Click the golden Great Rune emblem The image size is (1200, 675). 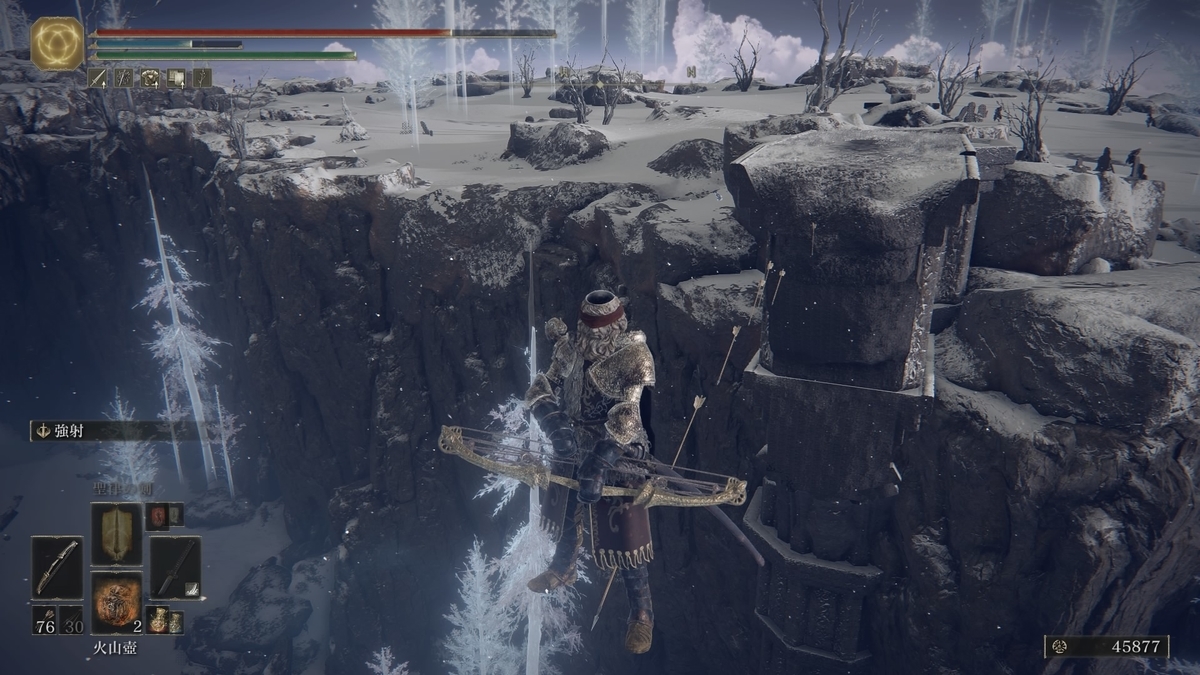pyautogui.click(x=57, y=44)
